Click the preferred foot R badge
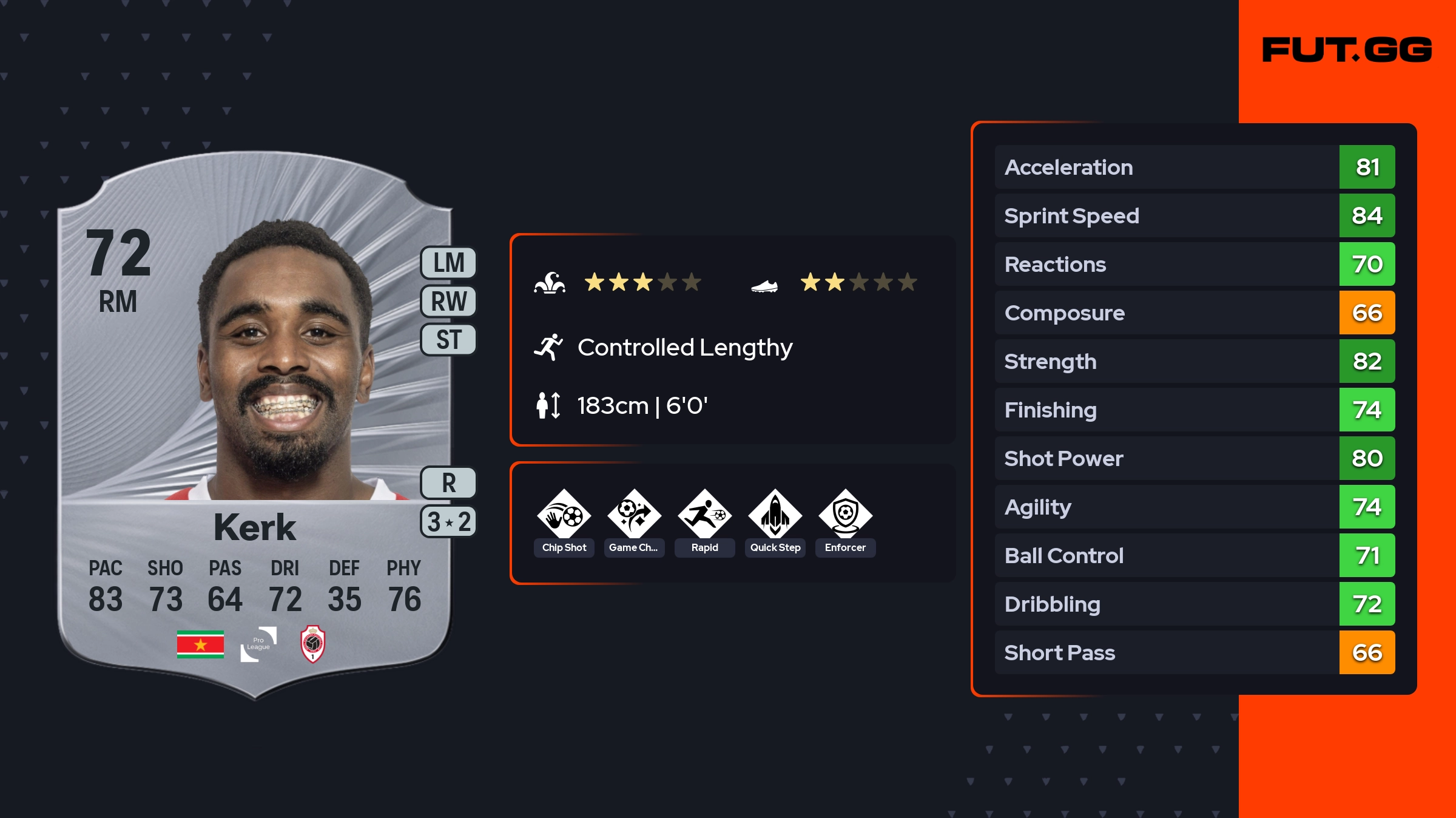 coord(448,483)
